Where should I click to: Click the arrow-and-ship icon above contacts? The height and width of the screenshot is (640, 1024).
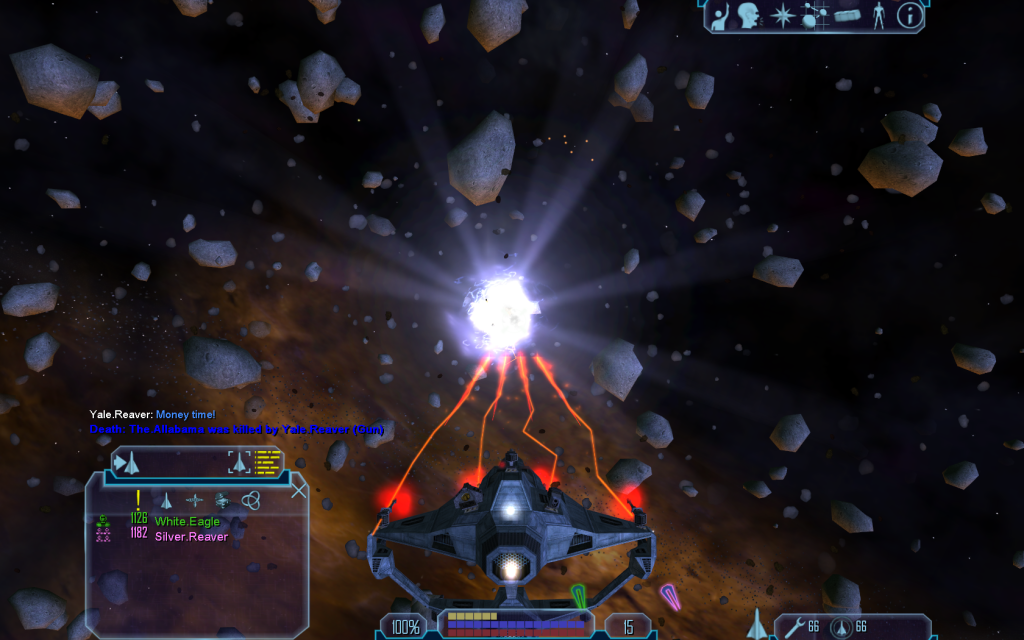tap(128, 462)
